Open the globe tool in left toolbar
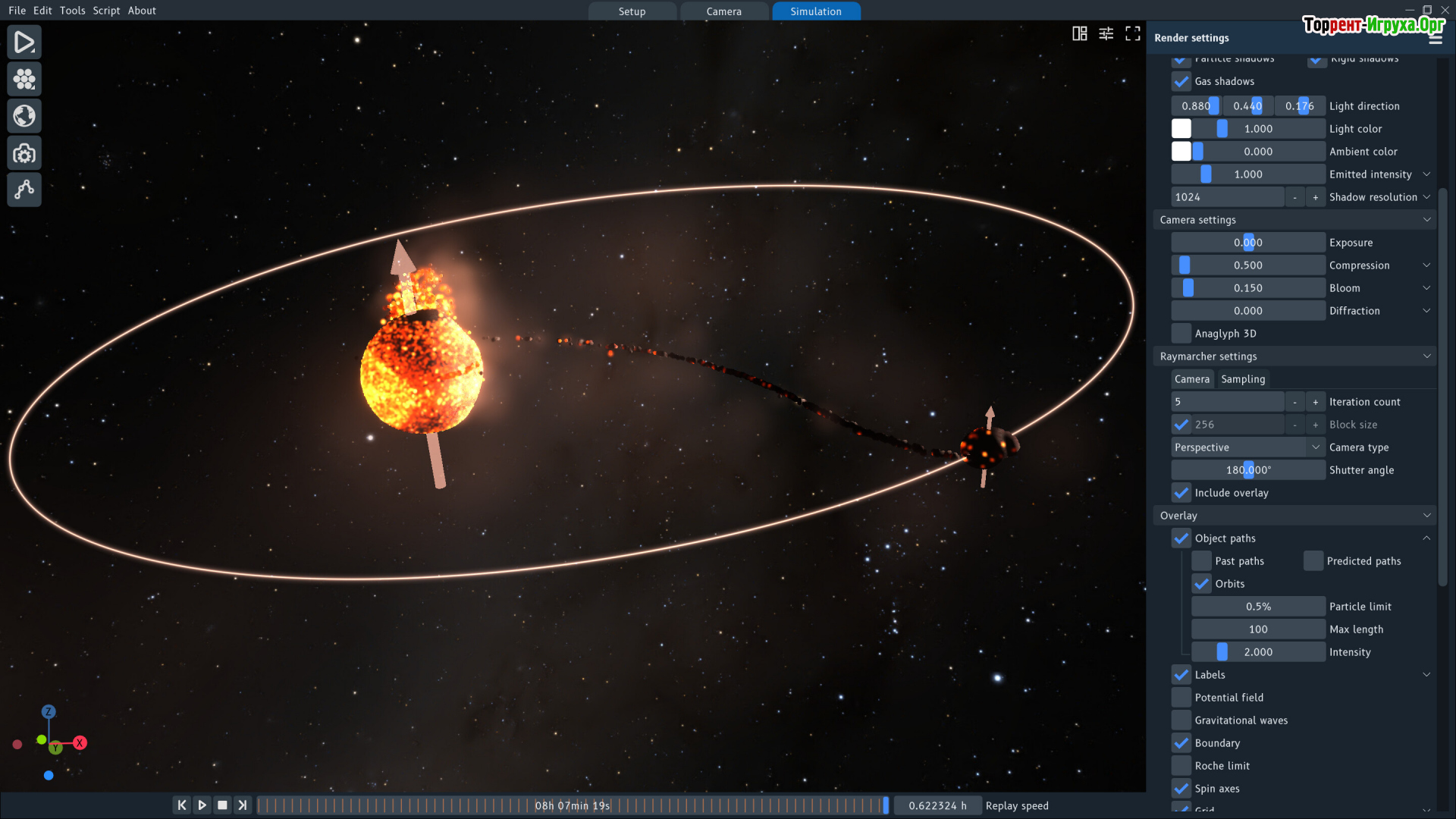1456x819 pixels. tap(24, 116)
